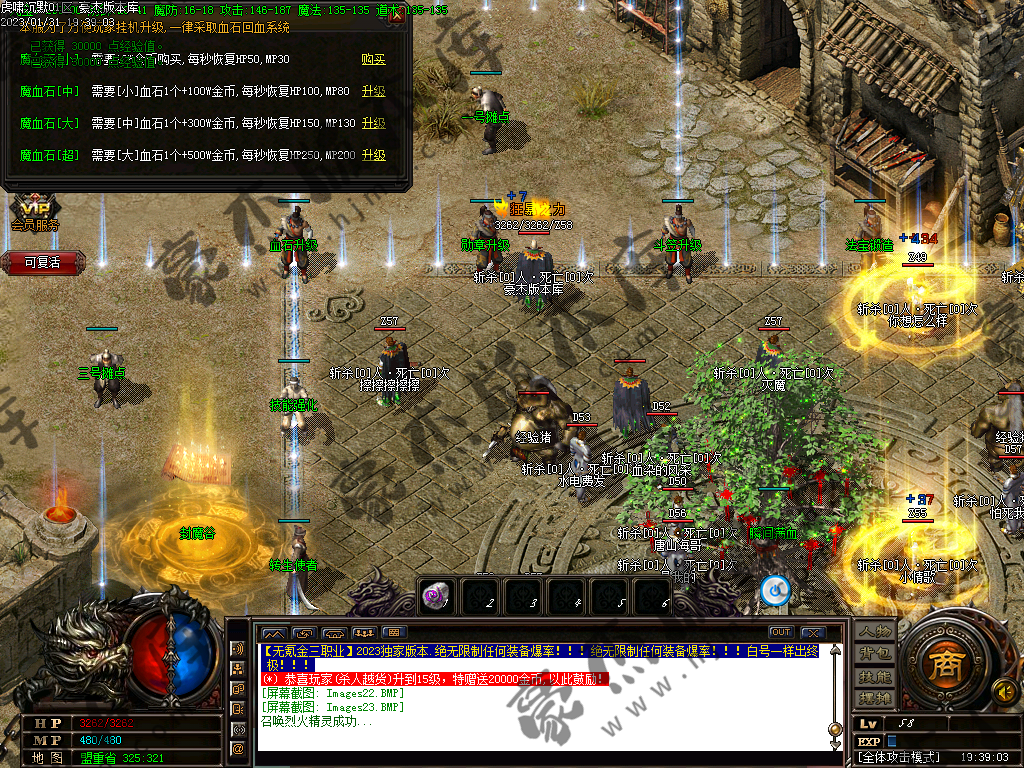Click the round blue power button
Viewport: 1024px width, 768px height.
(x=775, y=591)
